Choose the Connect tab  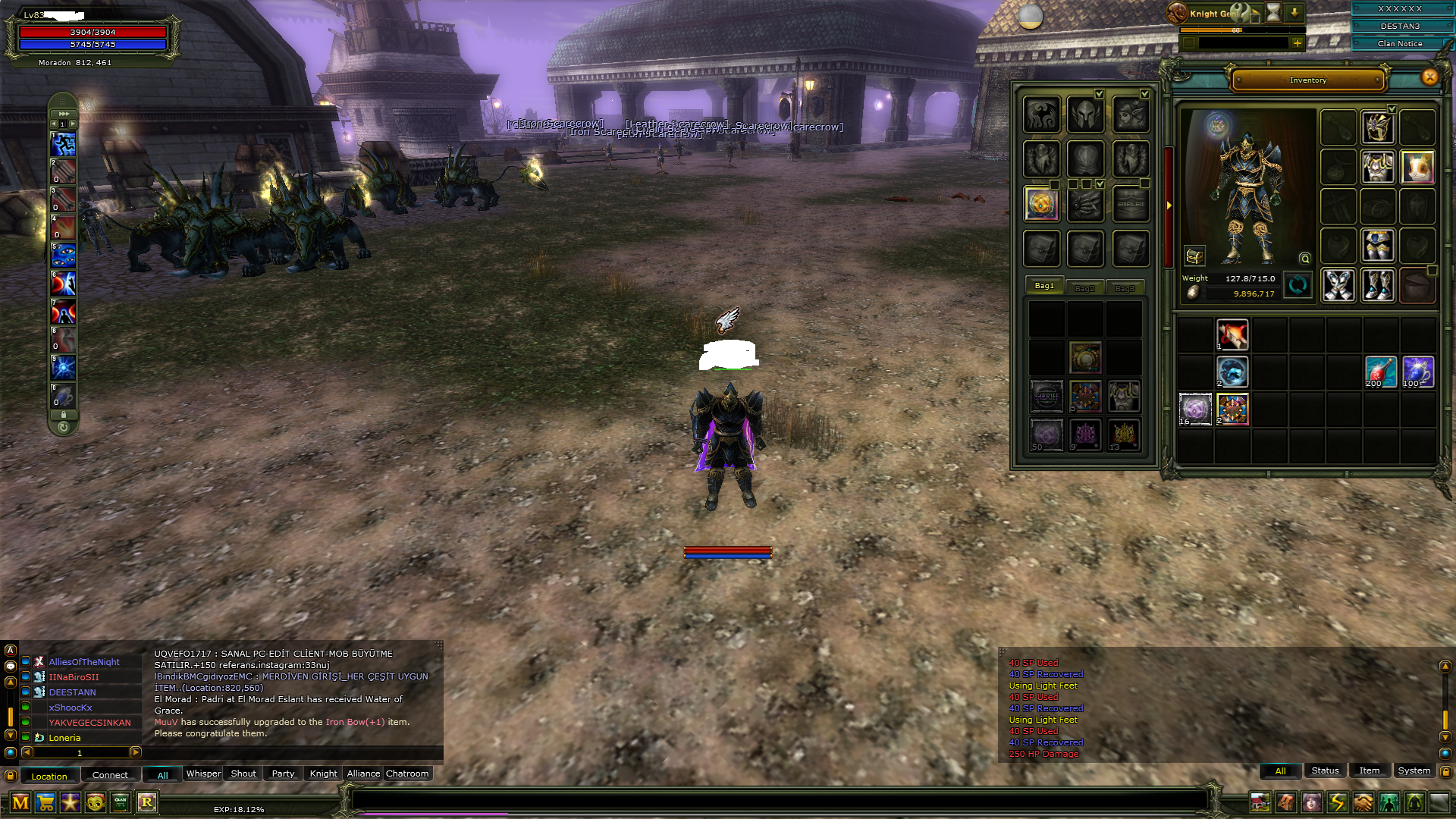[x=110, y=775]
